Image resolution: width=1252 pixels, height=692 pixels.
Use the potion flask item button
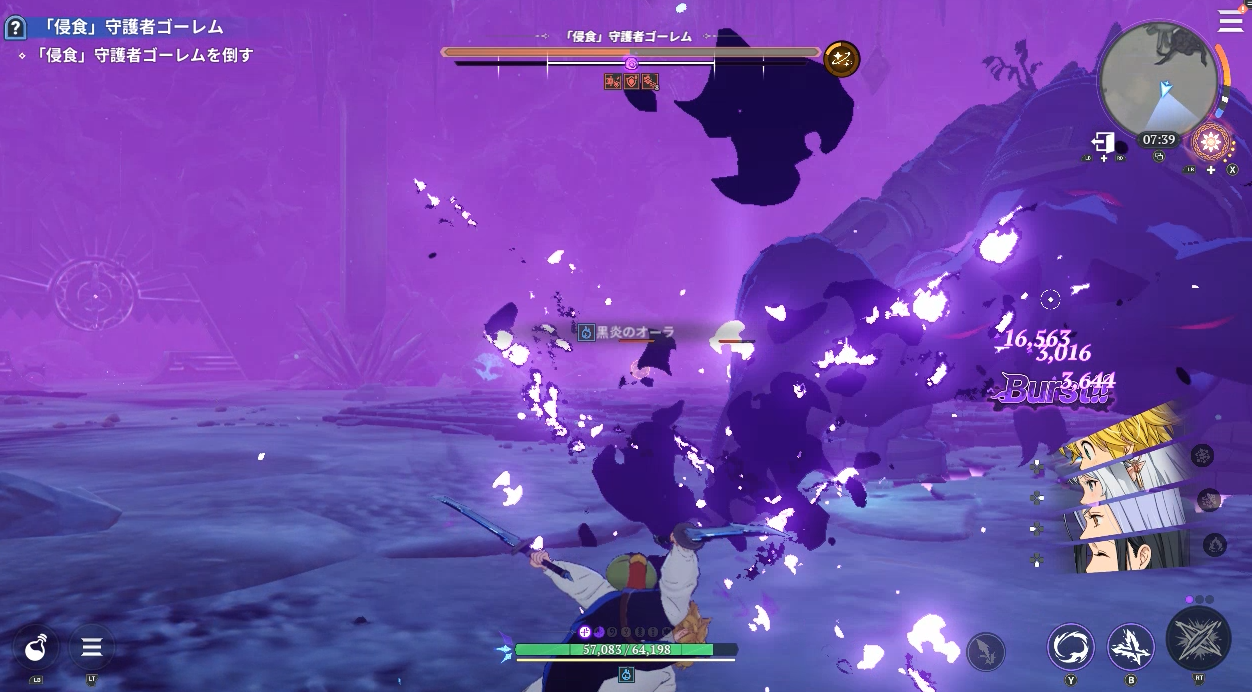tap(37, 648)
